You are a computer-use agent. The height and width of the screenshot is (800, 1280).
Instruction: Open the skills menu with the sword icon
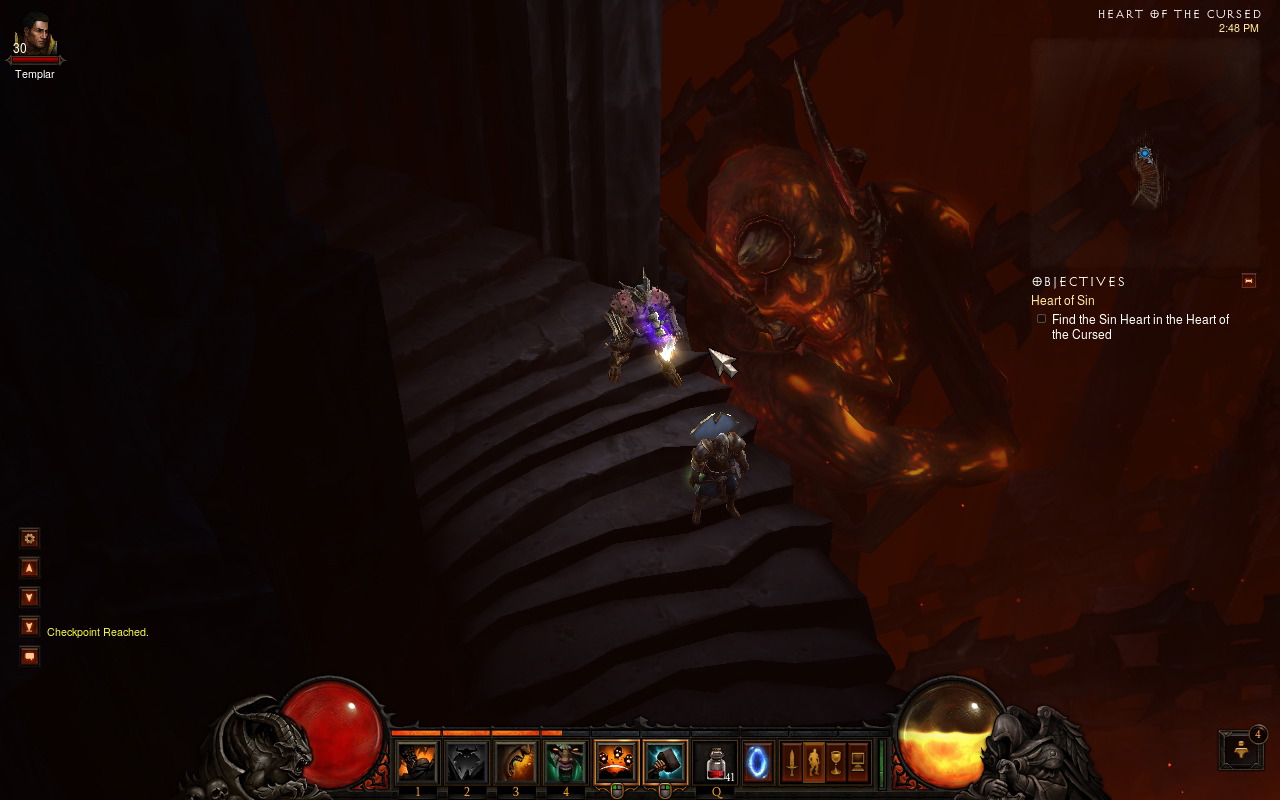pyautogui.click(x=792, y=764)
